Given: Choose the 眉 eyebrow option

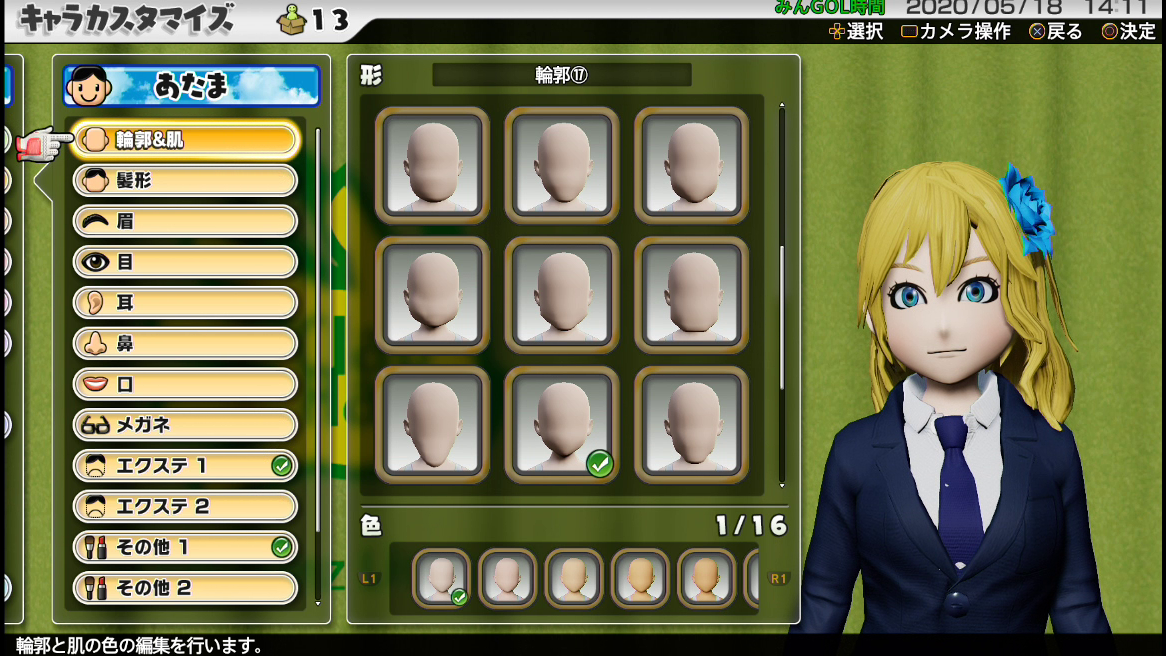Looking at the screenshot, I should point(186,221).
